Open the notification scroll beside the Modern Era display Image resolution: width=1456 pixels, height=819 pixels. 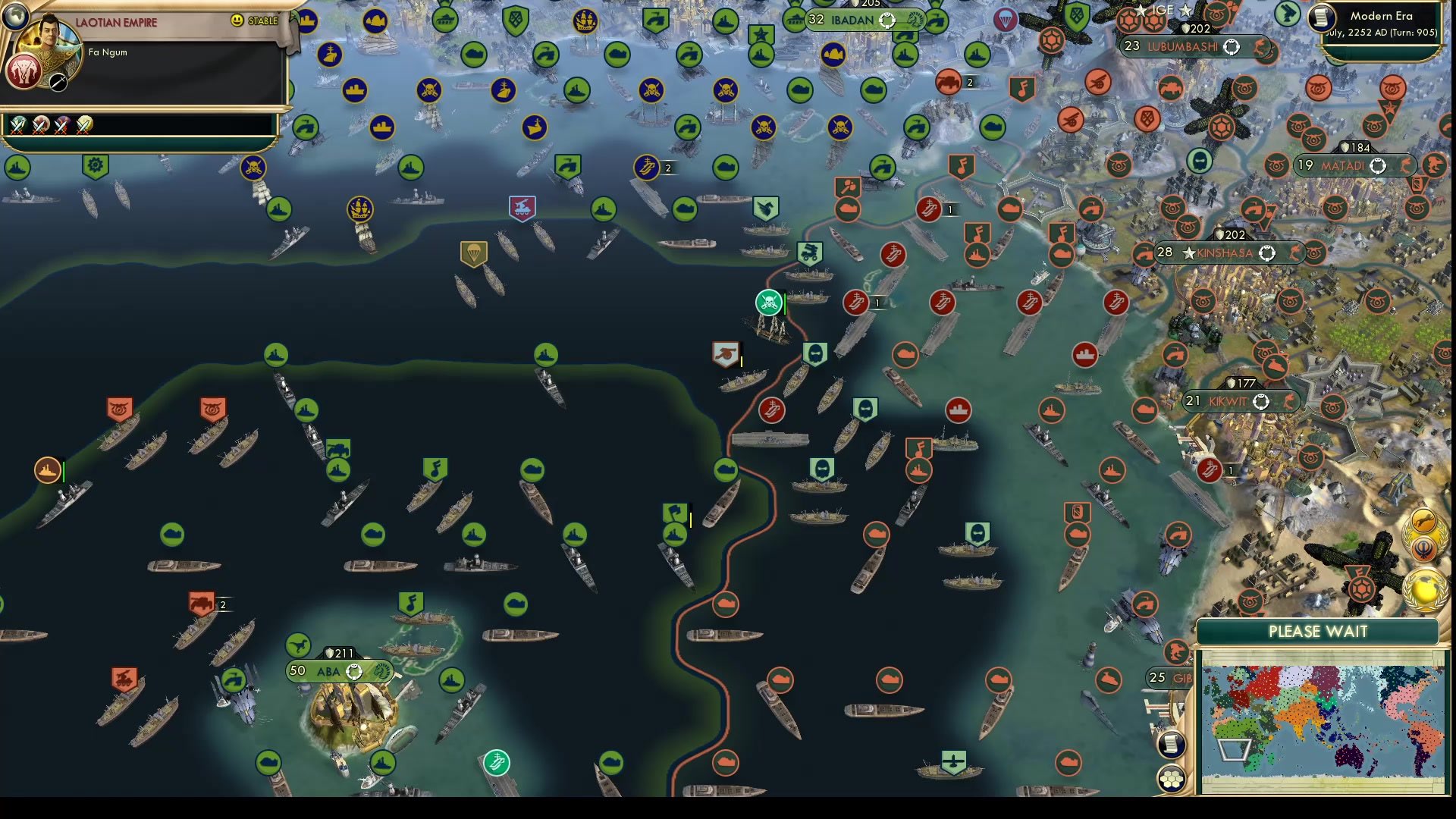tap(1320, 18)
